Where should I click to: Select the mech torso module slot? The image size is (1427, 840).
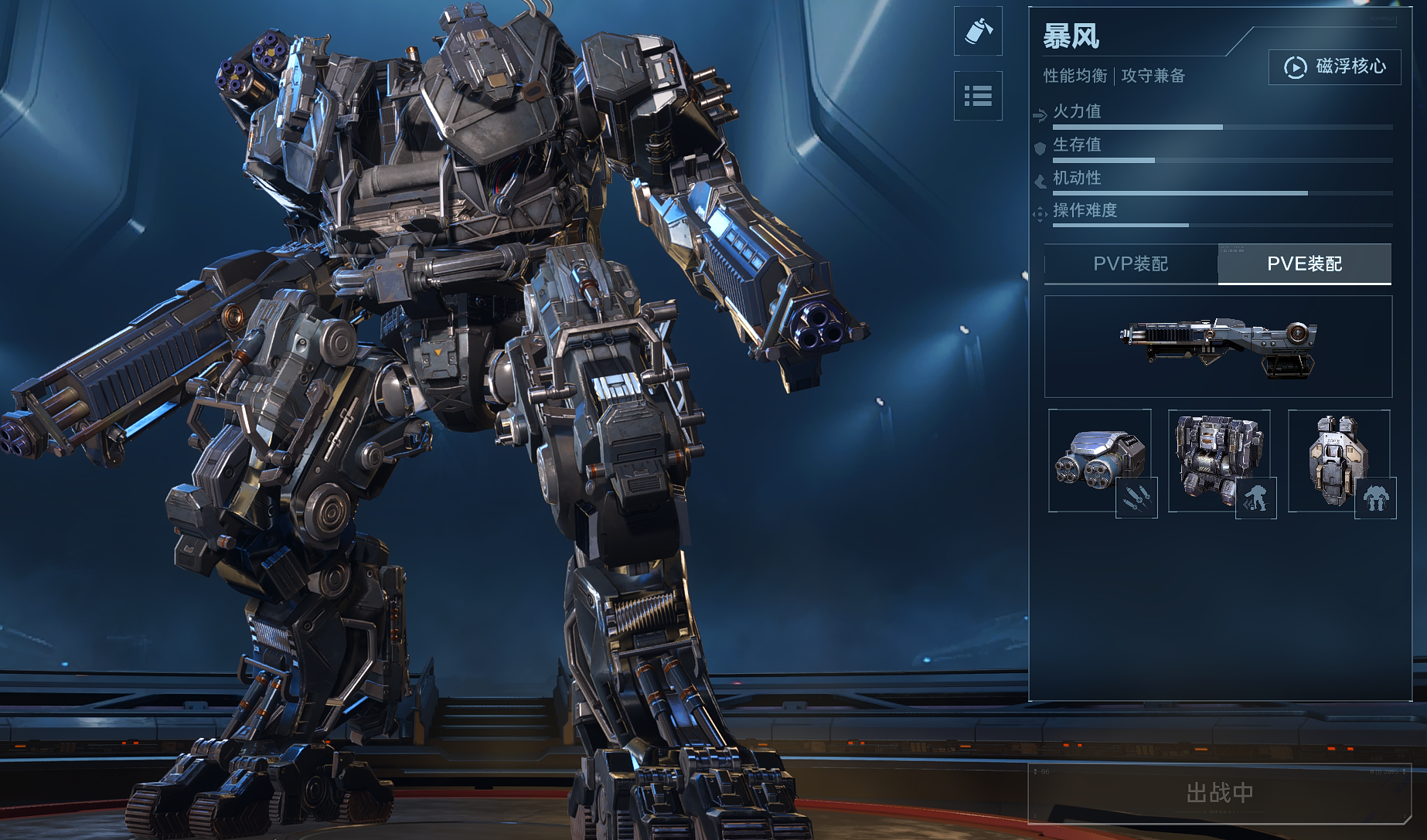tap(1219, 461)
